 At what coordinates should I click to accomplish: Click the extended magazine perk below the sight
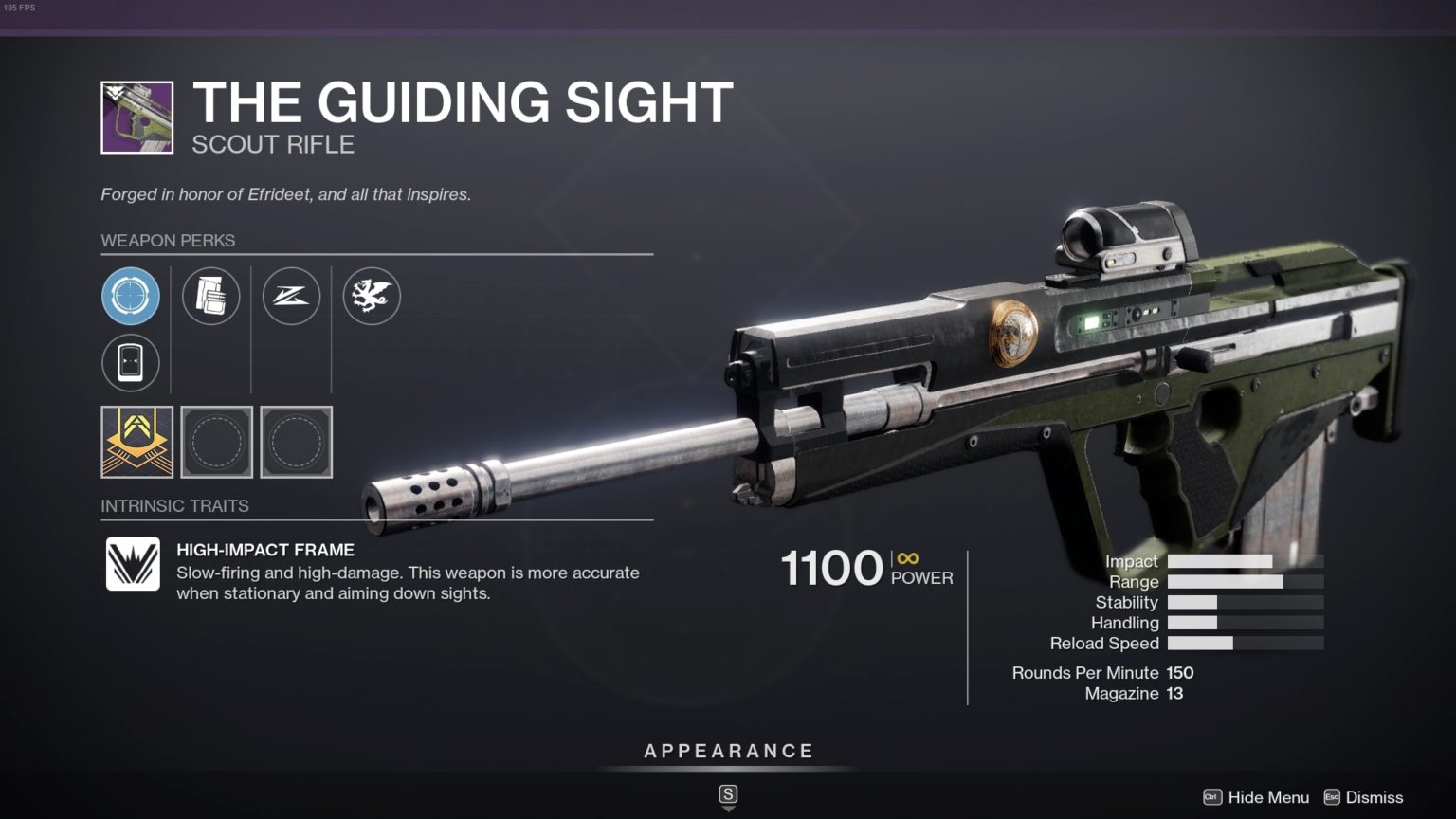(x=132, y=363)
